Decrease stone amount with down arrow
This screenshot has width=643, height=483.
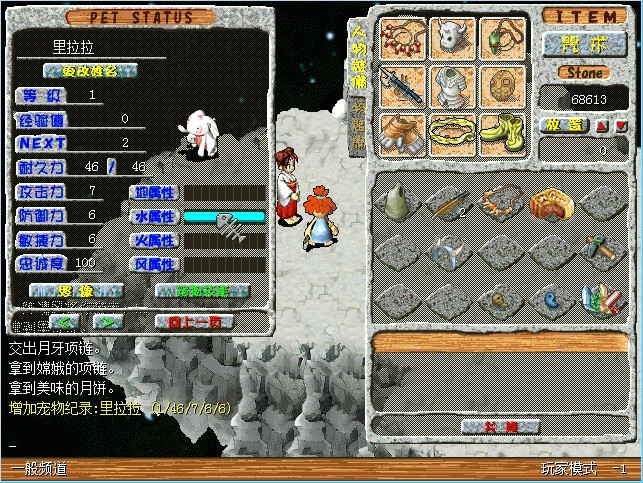point(622,126)
